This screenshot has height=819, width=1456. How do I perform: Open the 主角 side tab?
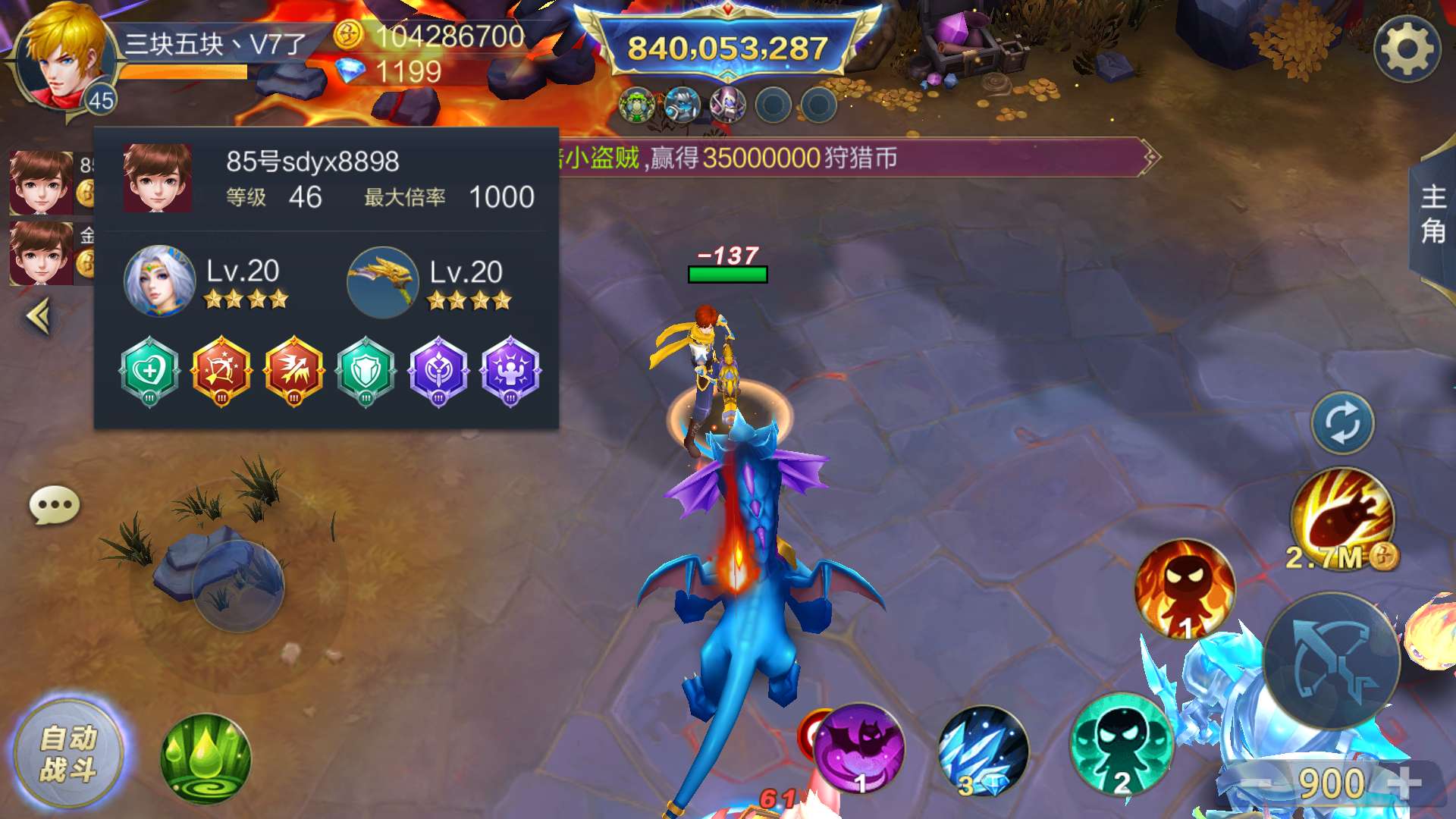pos(1432,214)
